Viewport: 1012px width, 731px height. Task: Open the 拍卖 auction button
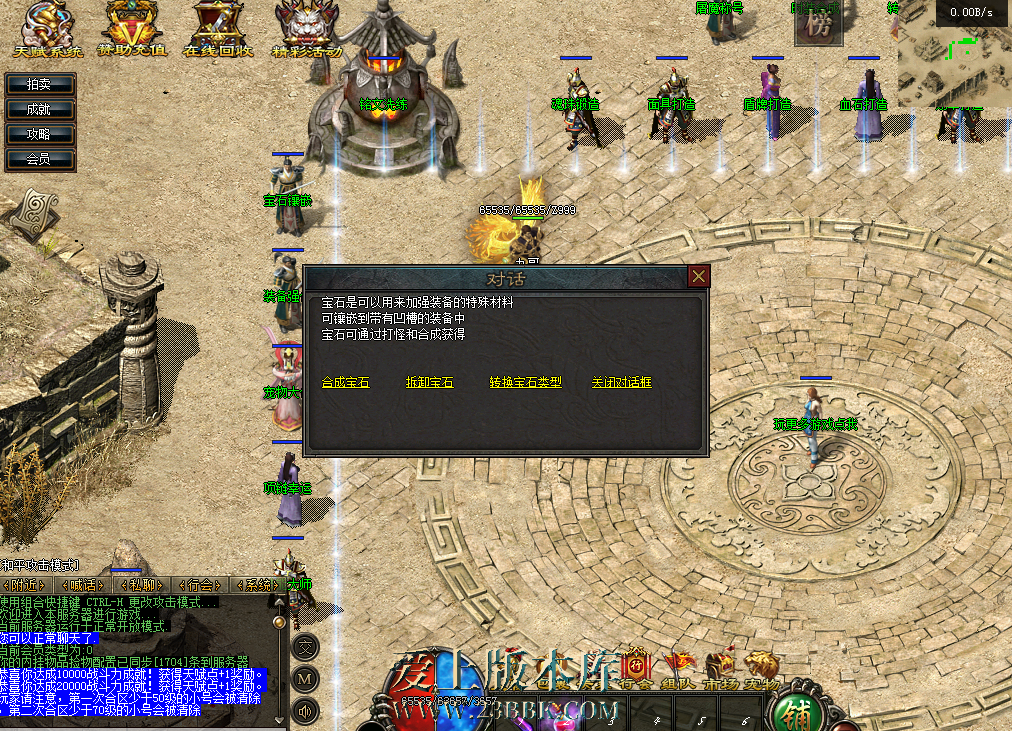39,85
